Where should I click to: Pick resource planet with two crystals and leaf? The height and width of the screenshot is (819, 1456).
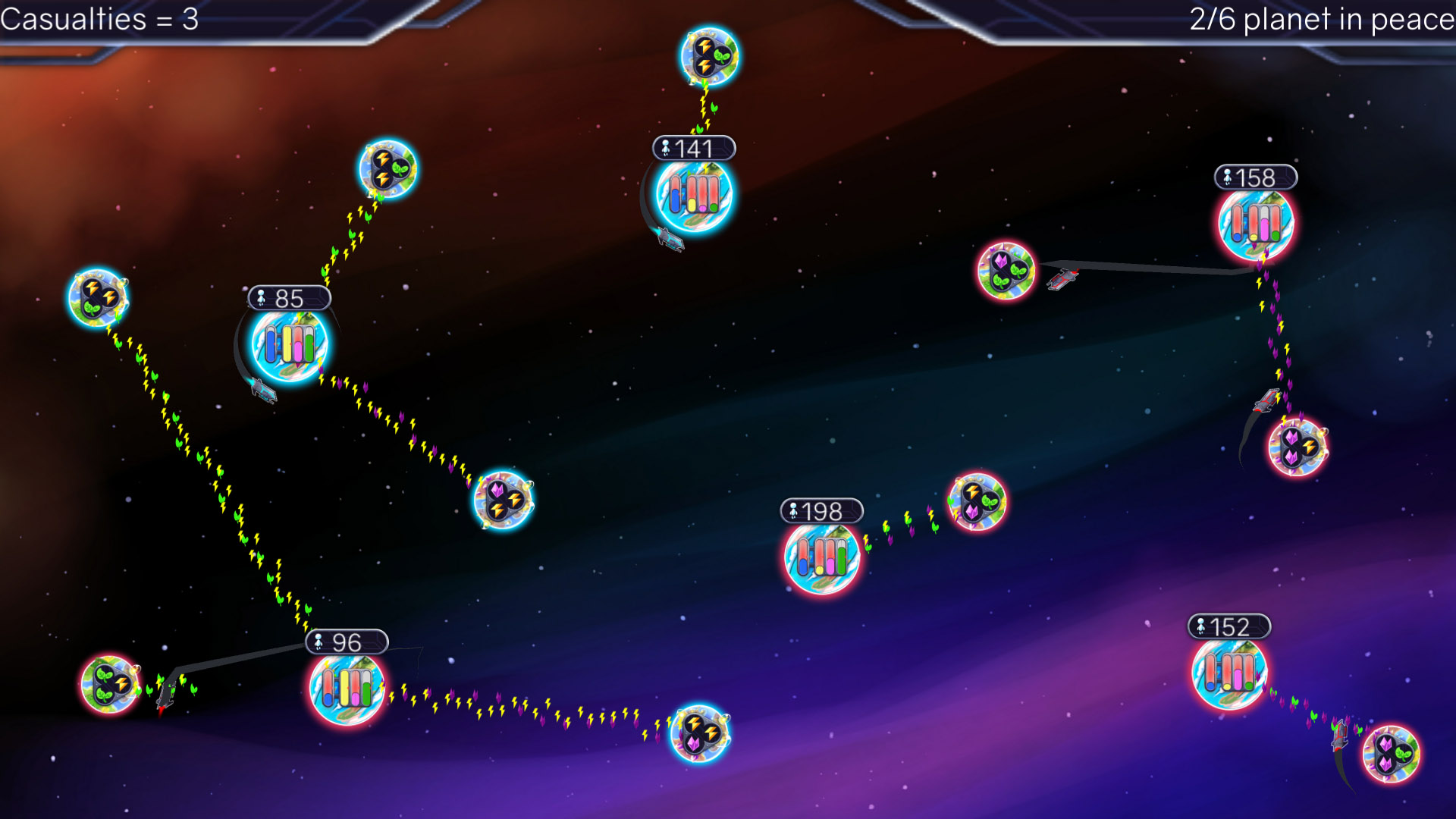pyautogui.click(x=1392, y=755)
